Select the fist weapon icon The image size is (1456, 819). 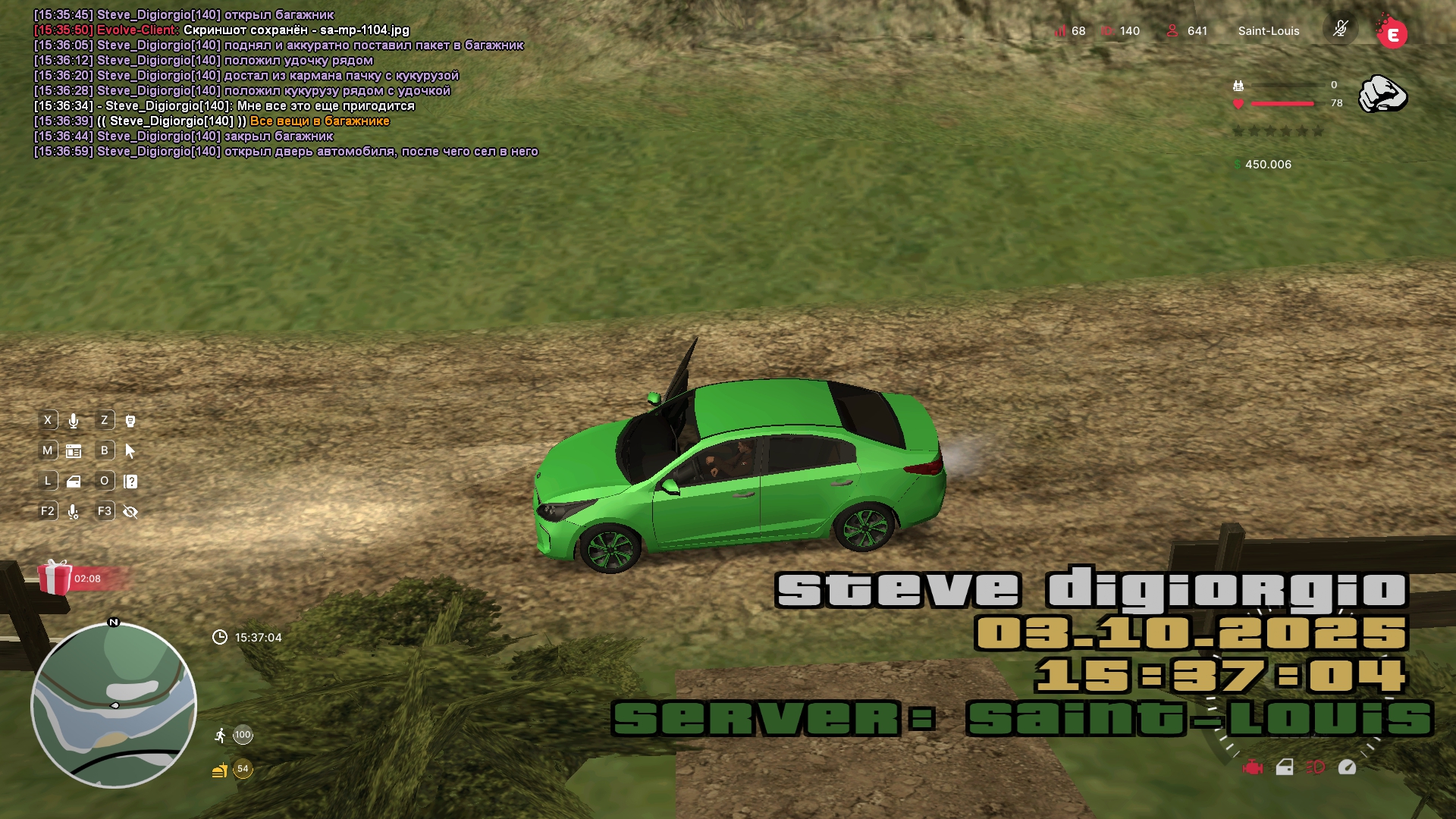[x=1382, y=95]
